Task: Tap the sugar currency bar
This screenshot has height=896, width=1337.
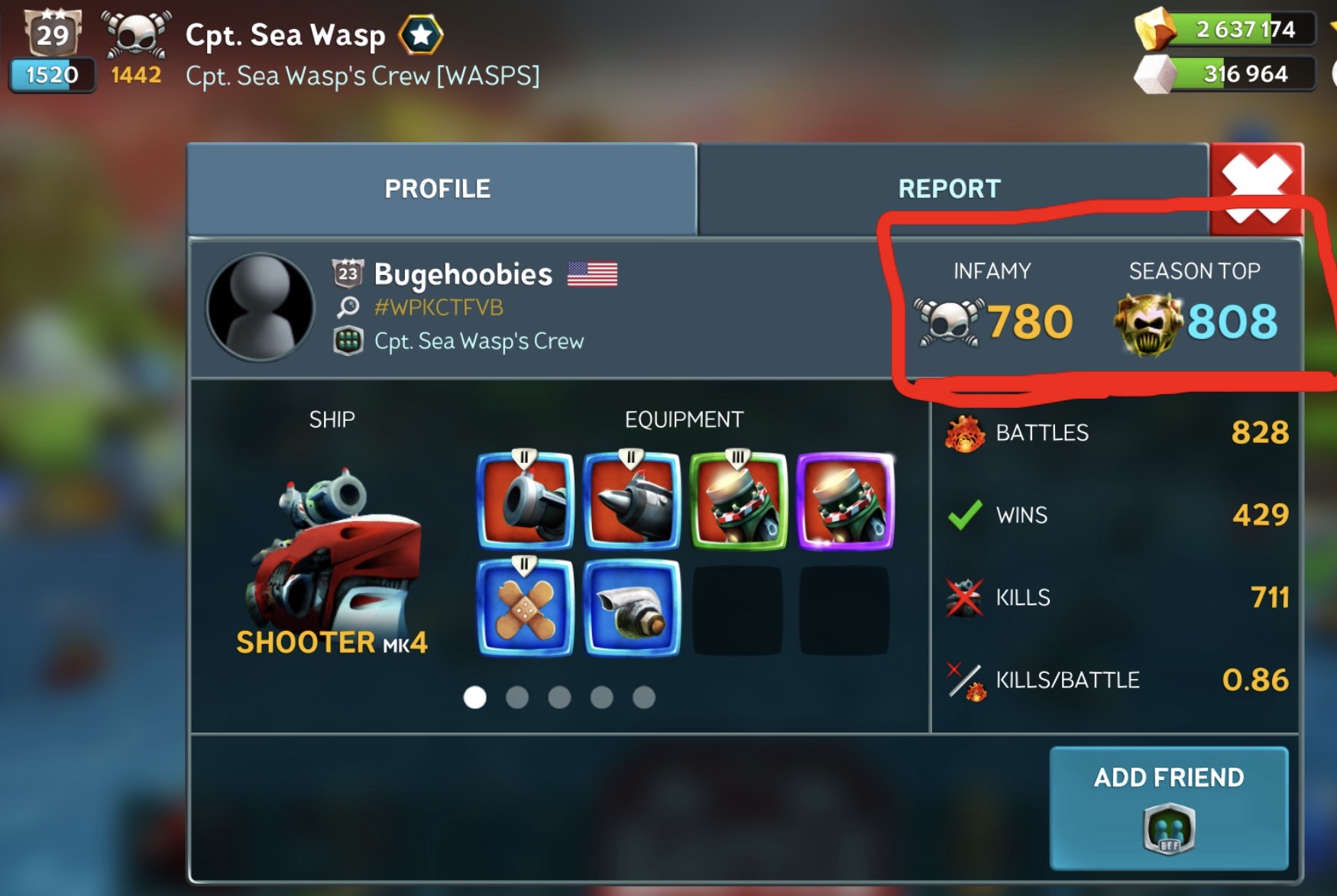Action: tap(1242, 73)
